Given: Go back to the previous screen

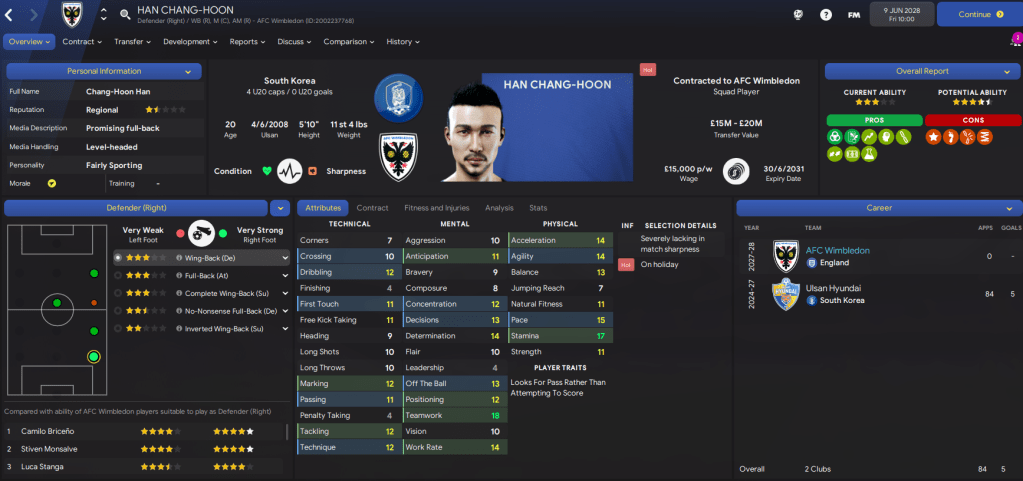Looking at the screenshot, I should tap(9, 15).
